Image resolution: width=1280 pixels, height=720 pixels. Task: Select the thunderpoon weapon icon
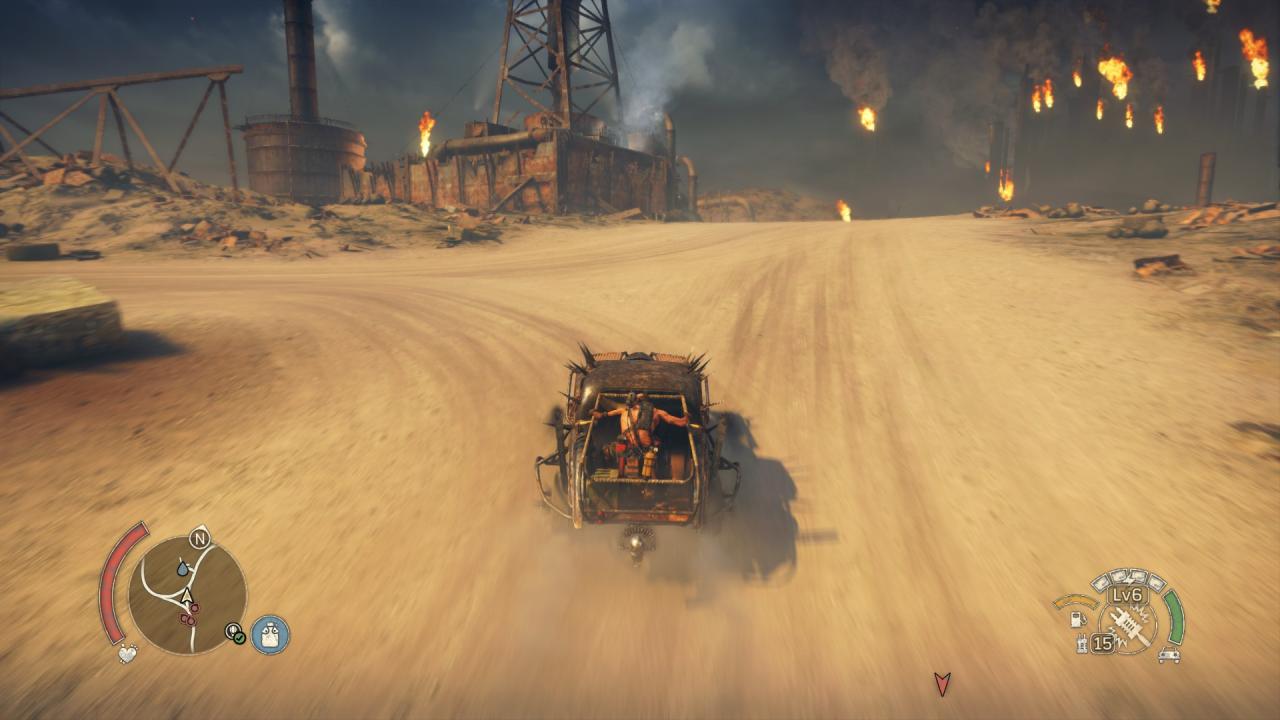click(x=1130, y=625)
